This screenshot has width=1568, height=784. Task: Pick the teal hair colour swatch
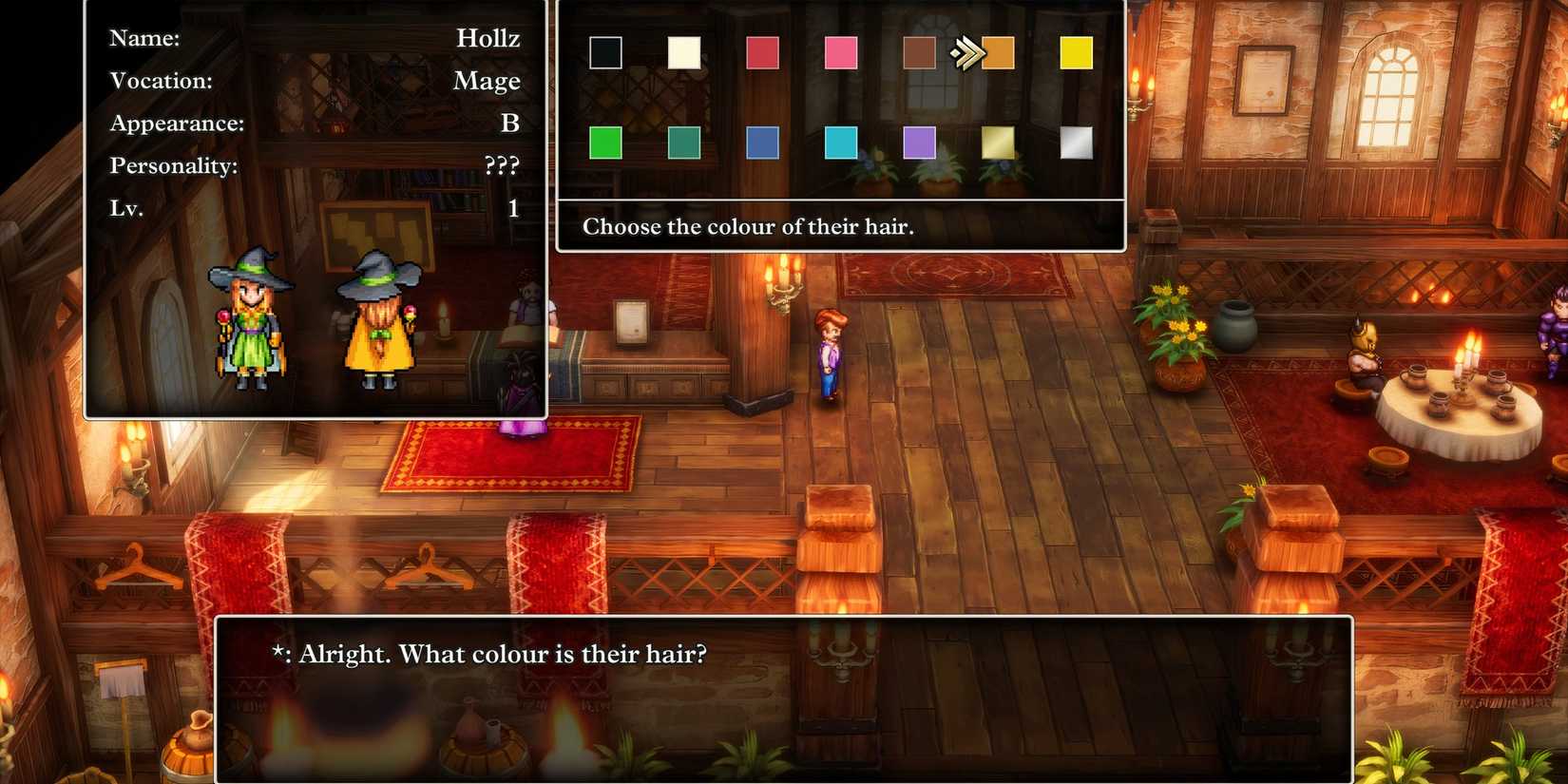coord(683,143)
